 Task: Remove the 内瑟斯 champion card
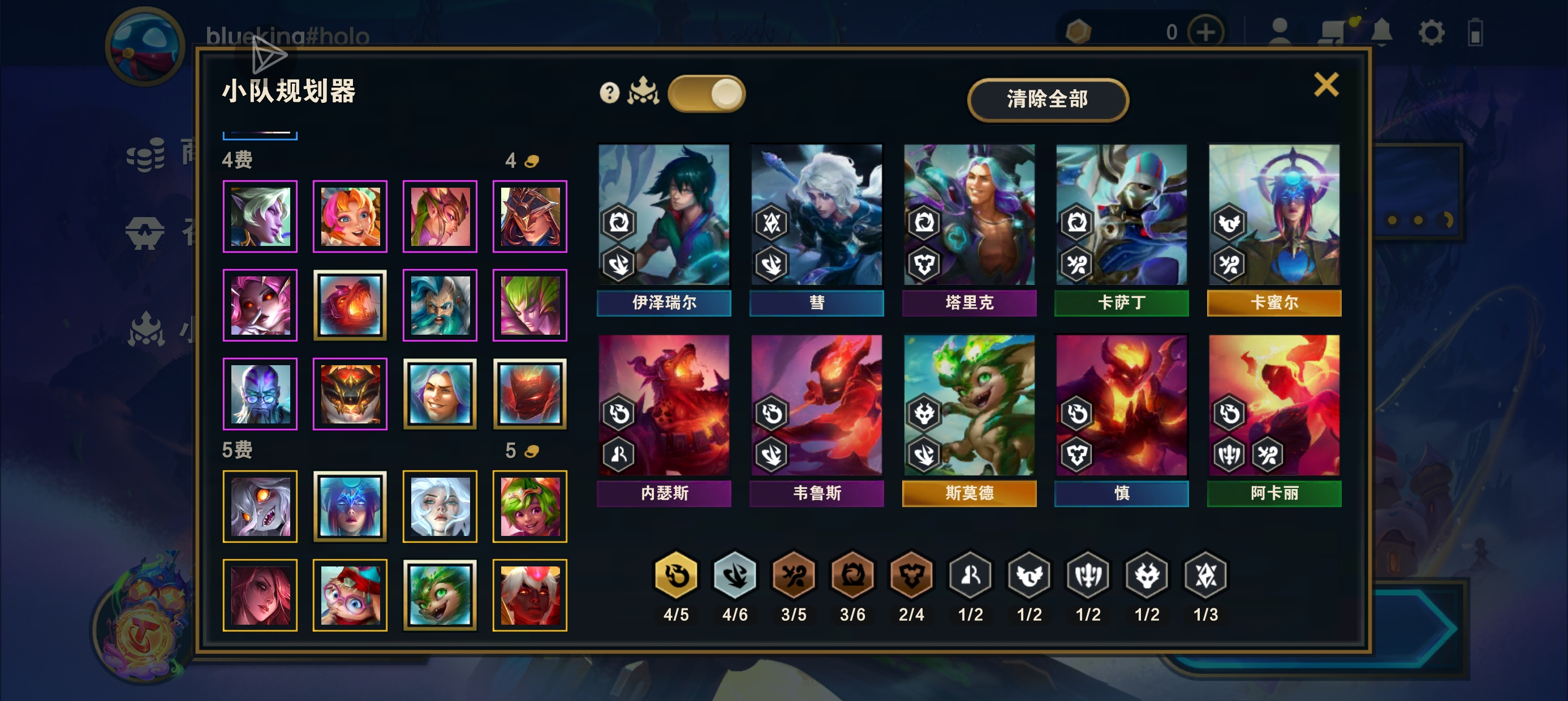664,419
